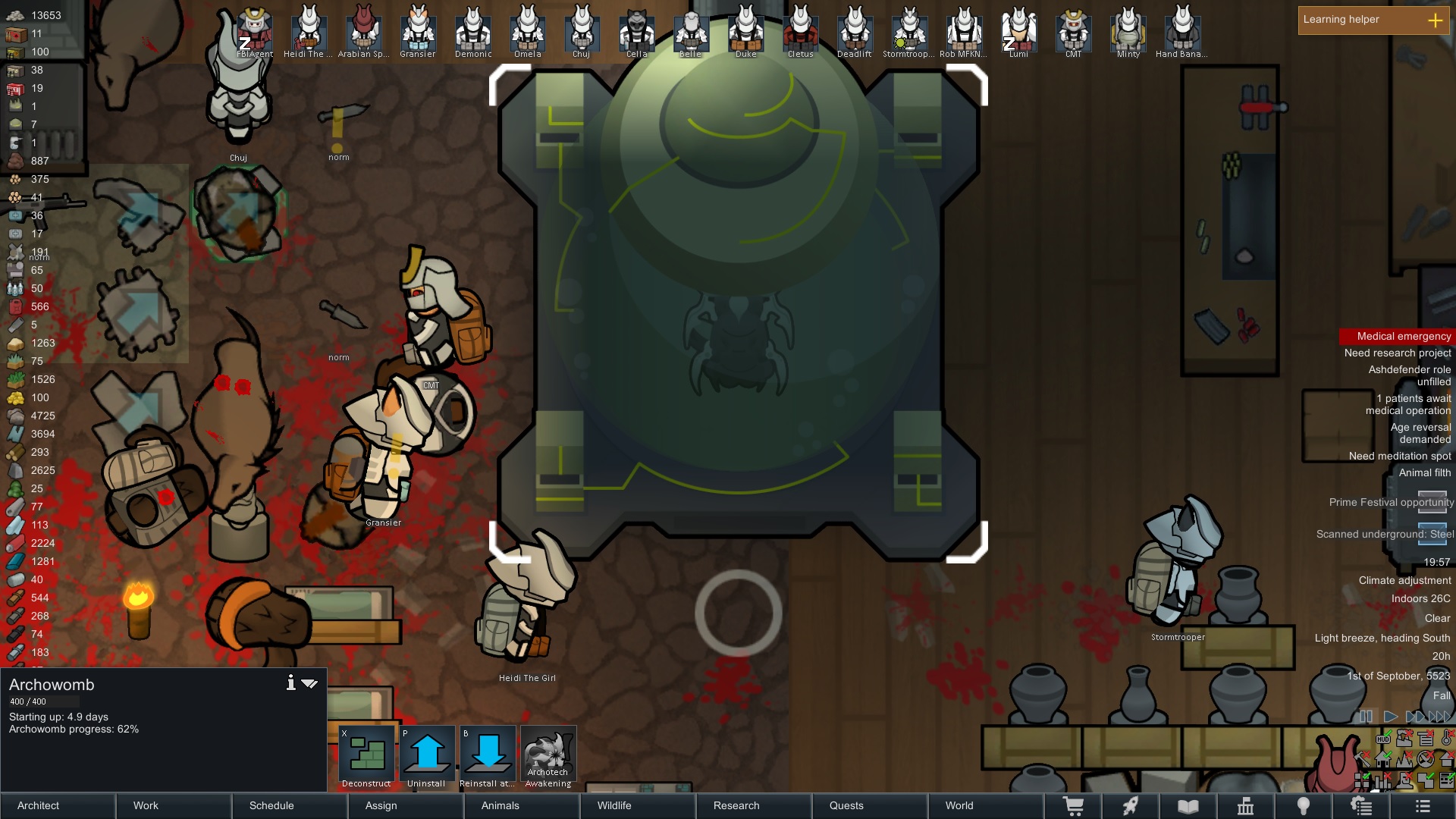Open the Research tab
The width and height of the screenshot is (1456, 819).
[754, 805]
